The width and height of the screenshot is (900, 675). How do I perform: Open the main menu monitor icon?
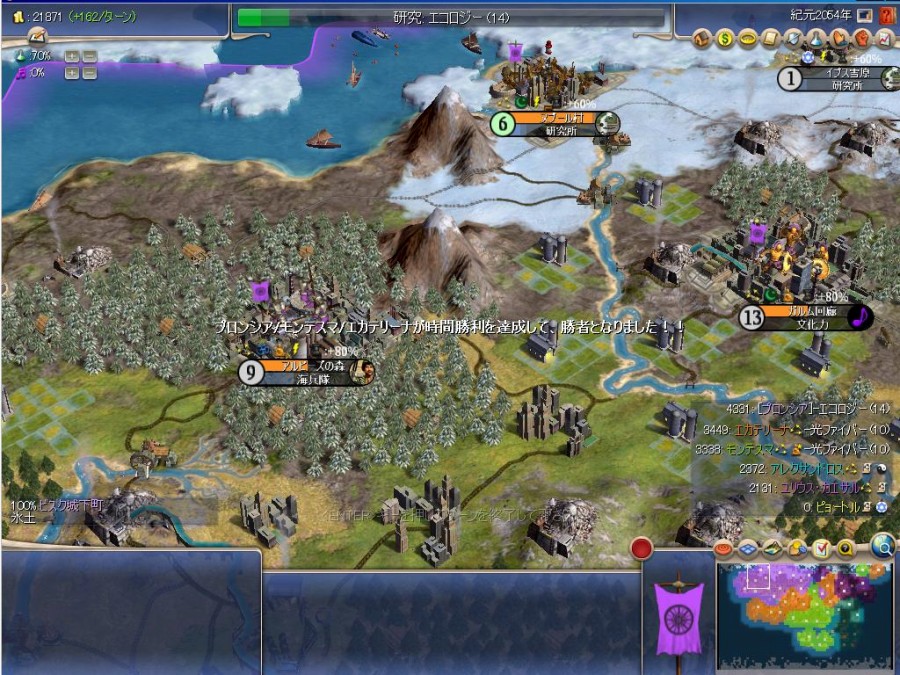pos(864,15)
